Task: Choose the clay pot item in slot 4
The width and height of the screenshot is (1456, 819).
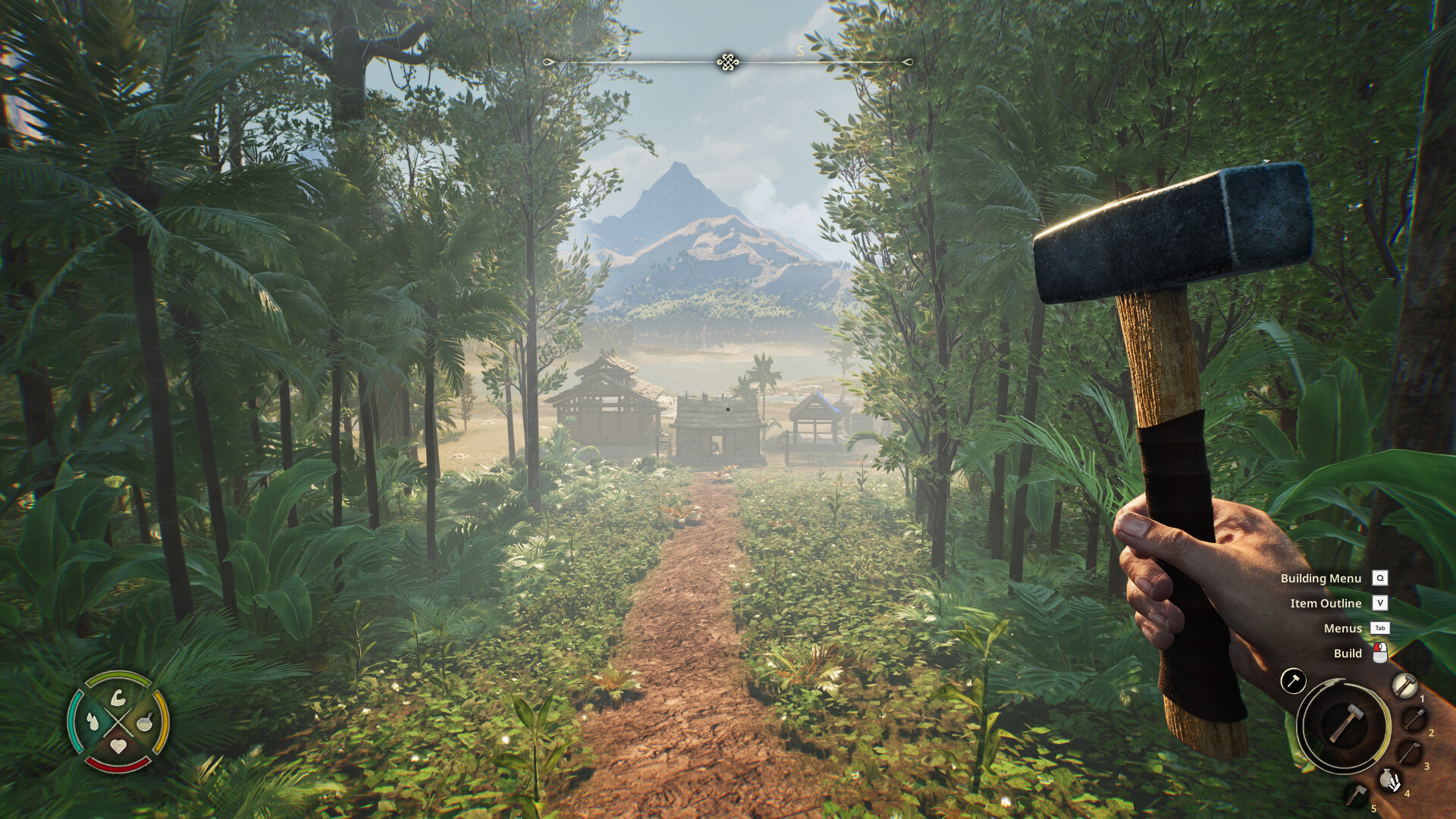Action: [x=1389, y=780]
